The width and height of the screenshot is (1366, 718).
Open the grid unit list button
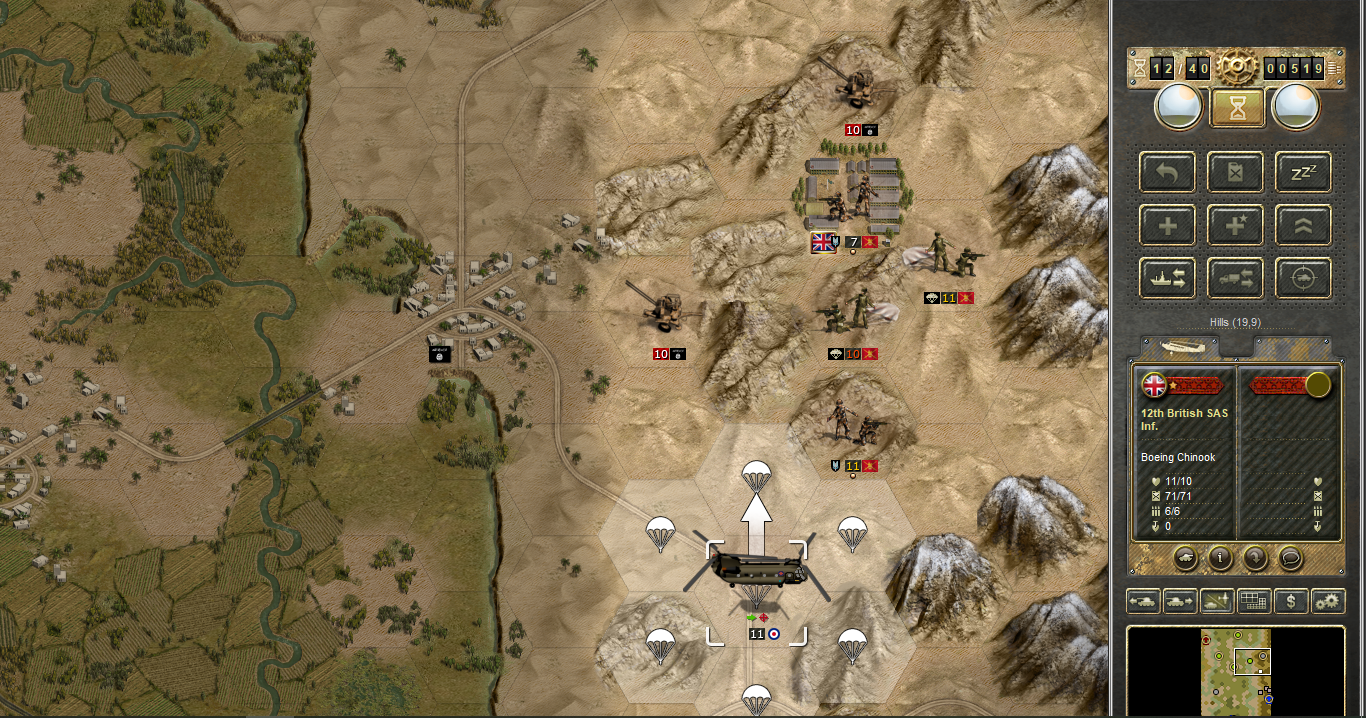tap(1254, 601)
